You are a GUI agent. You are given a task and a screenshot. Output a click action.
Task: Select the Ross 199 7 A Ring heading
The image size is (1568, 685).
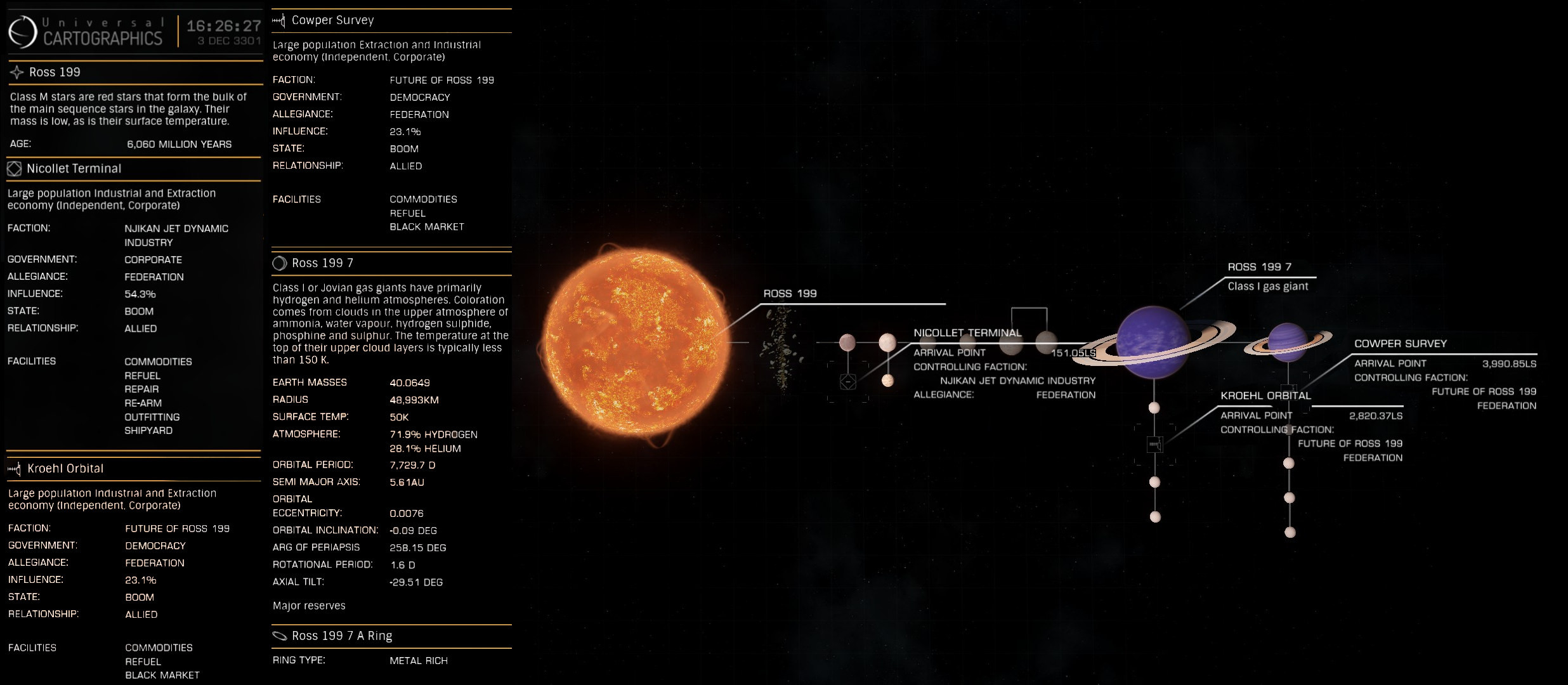[341, 636]
